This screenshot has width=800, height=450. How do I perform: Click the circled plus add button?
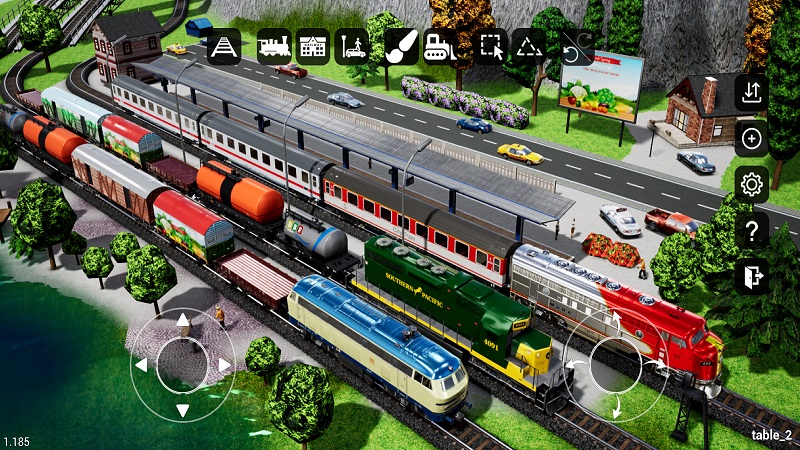pos(751,139)
